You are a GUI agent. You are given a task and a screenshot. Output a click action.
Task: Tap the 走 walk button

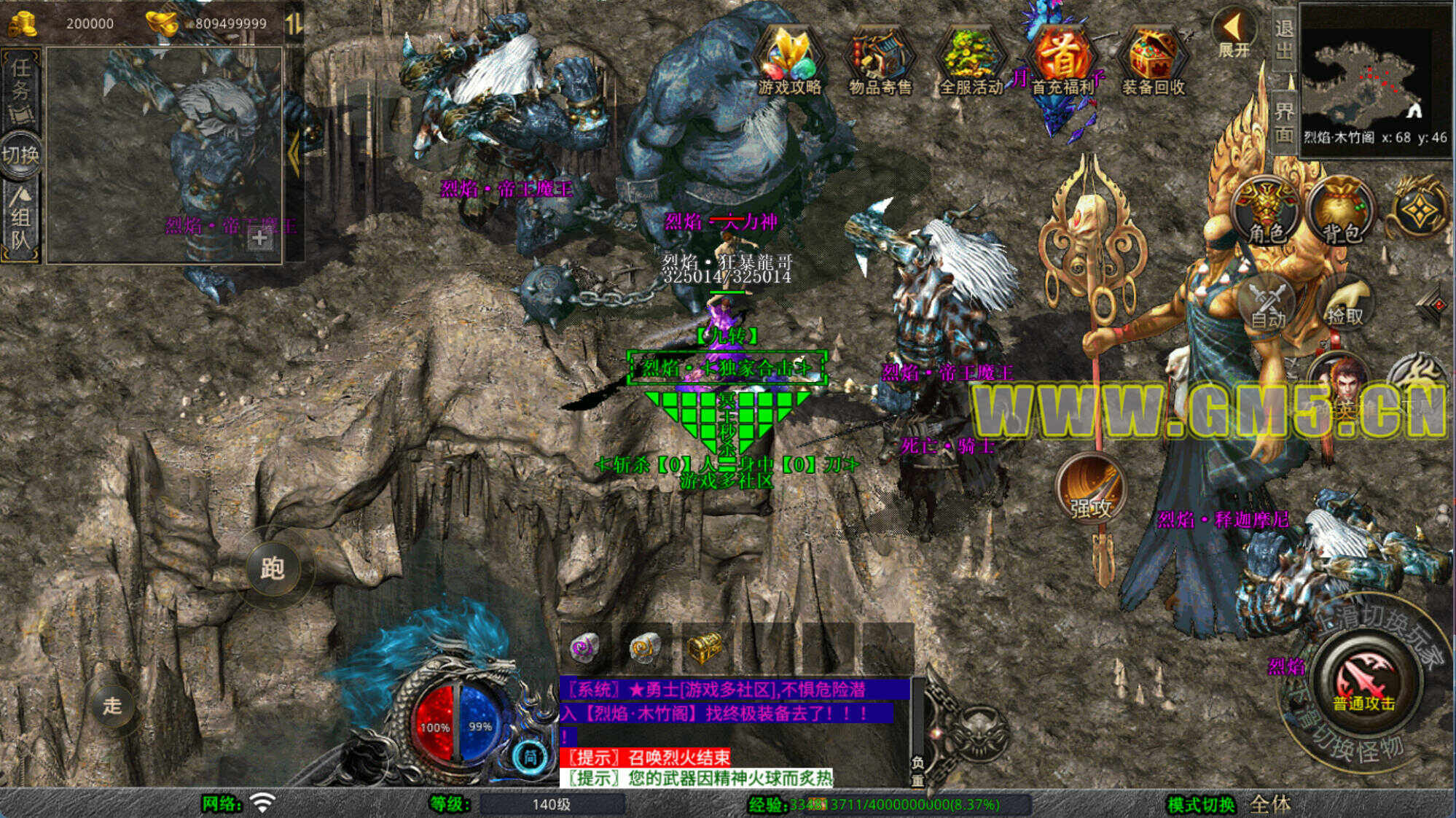tap(111, 705)
